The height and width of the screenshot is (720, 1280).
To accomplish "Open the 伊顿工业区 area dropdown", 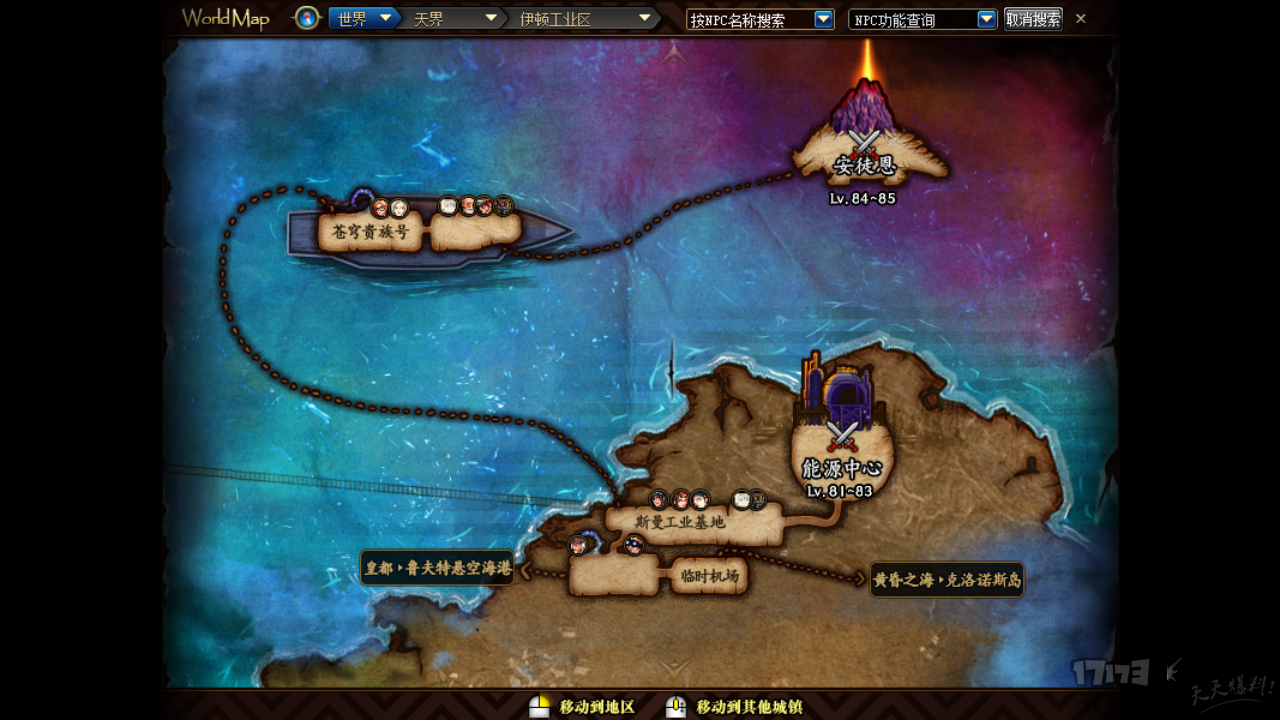I will 645,18.
